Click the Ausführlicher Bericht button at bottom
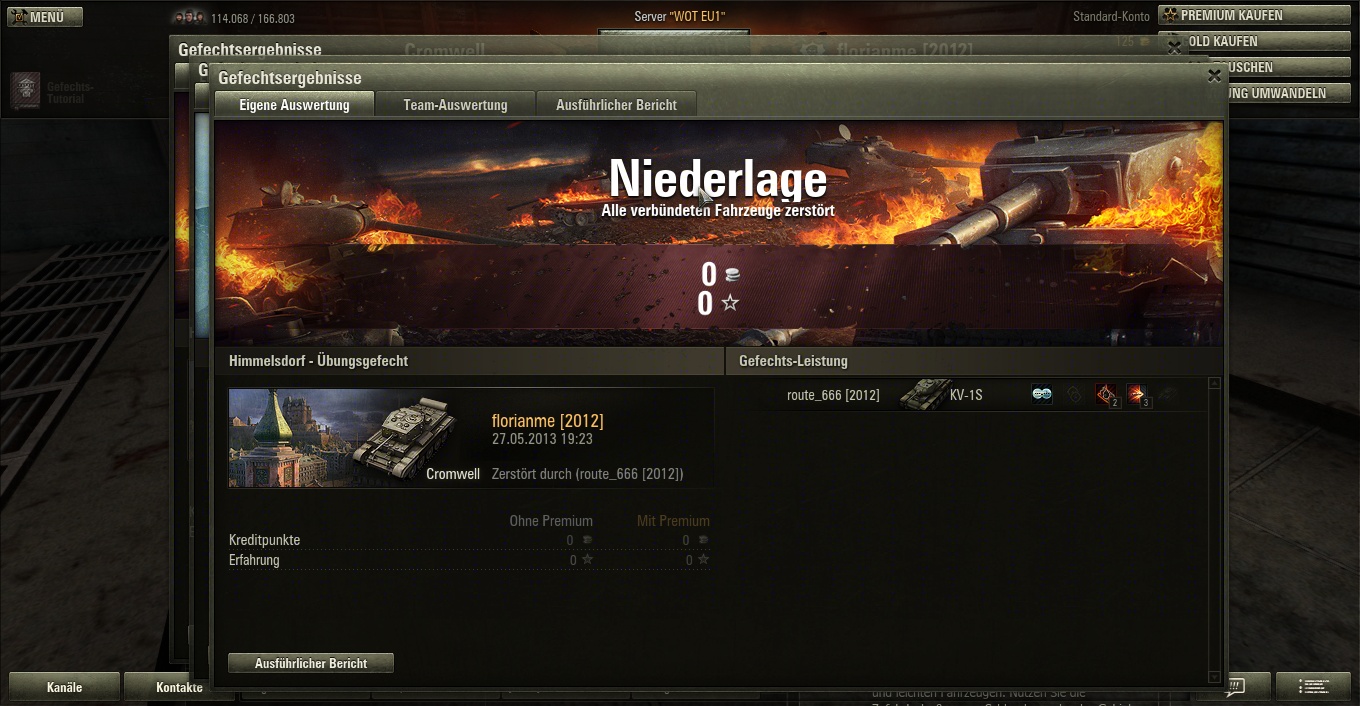 (311, 663)
